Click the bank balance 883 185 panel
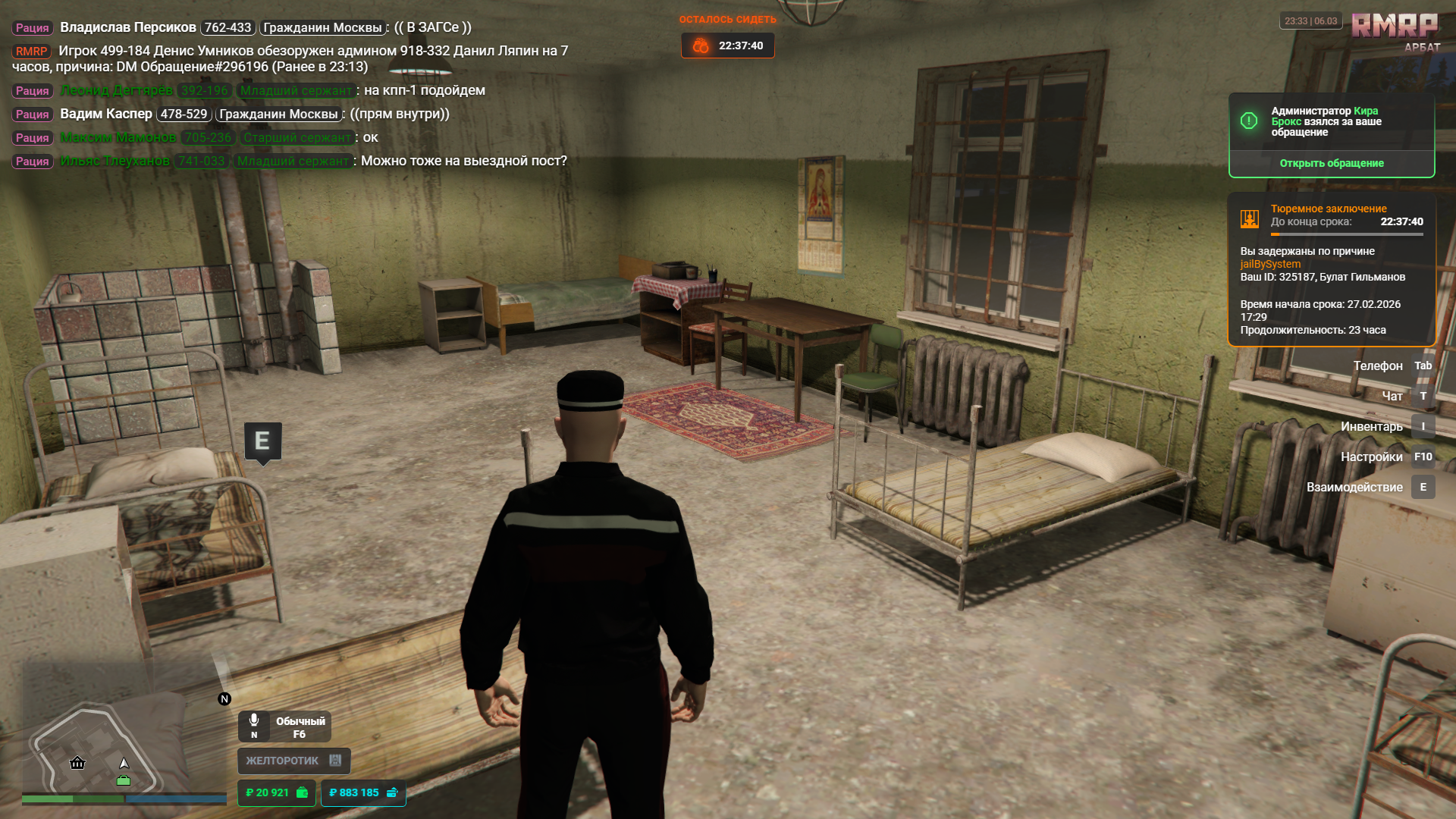 363,792
